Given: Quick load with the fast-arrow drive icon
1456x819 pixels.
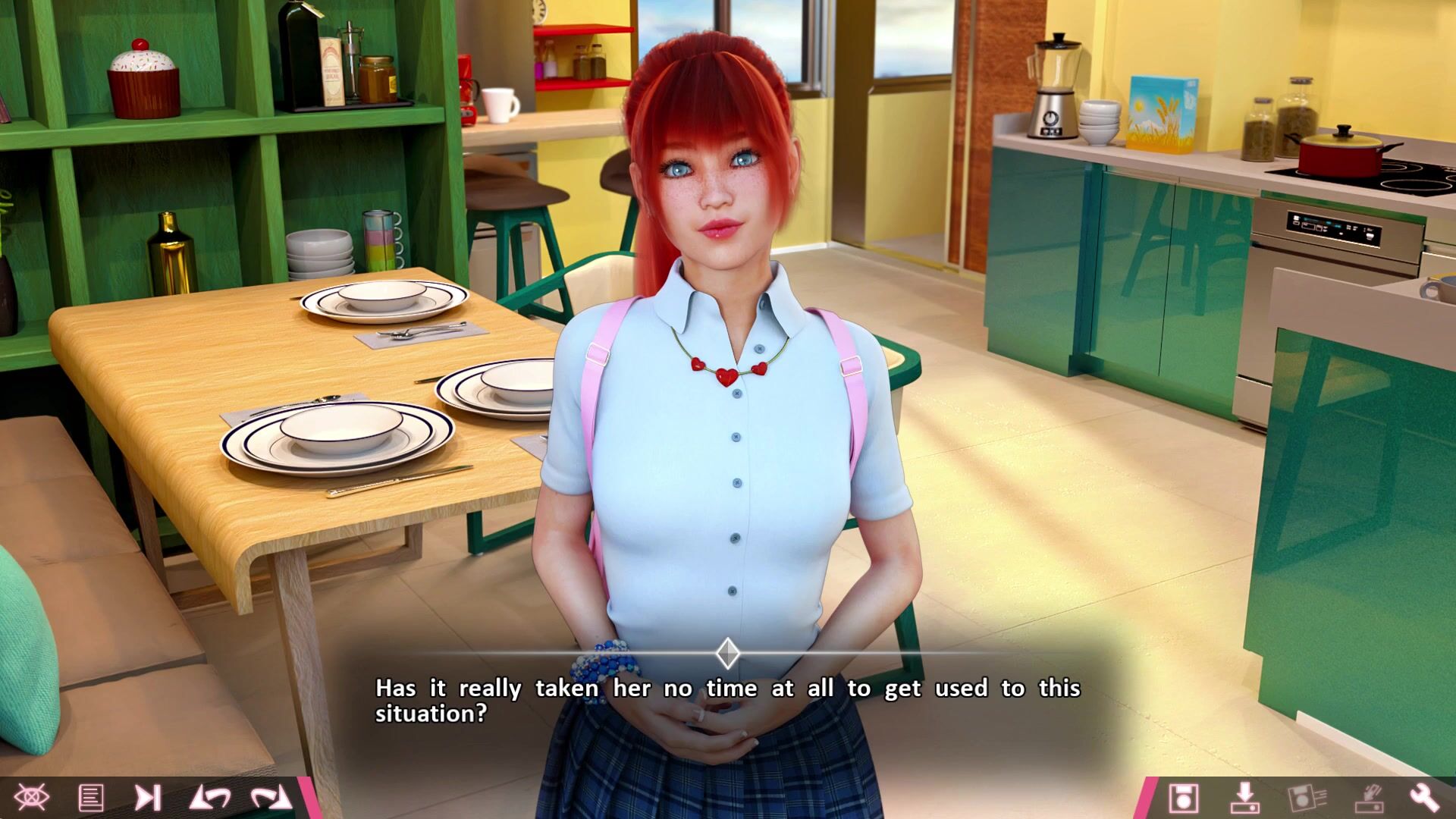Looking at the screenshot, I should [x=1368, y=798].
